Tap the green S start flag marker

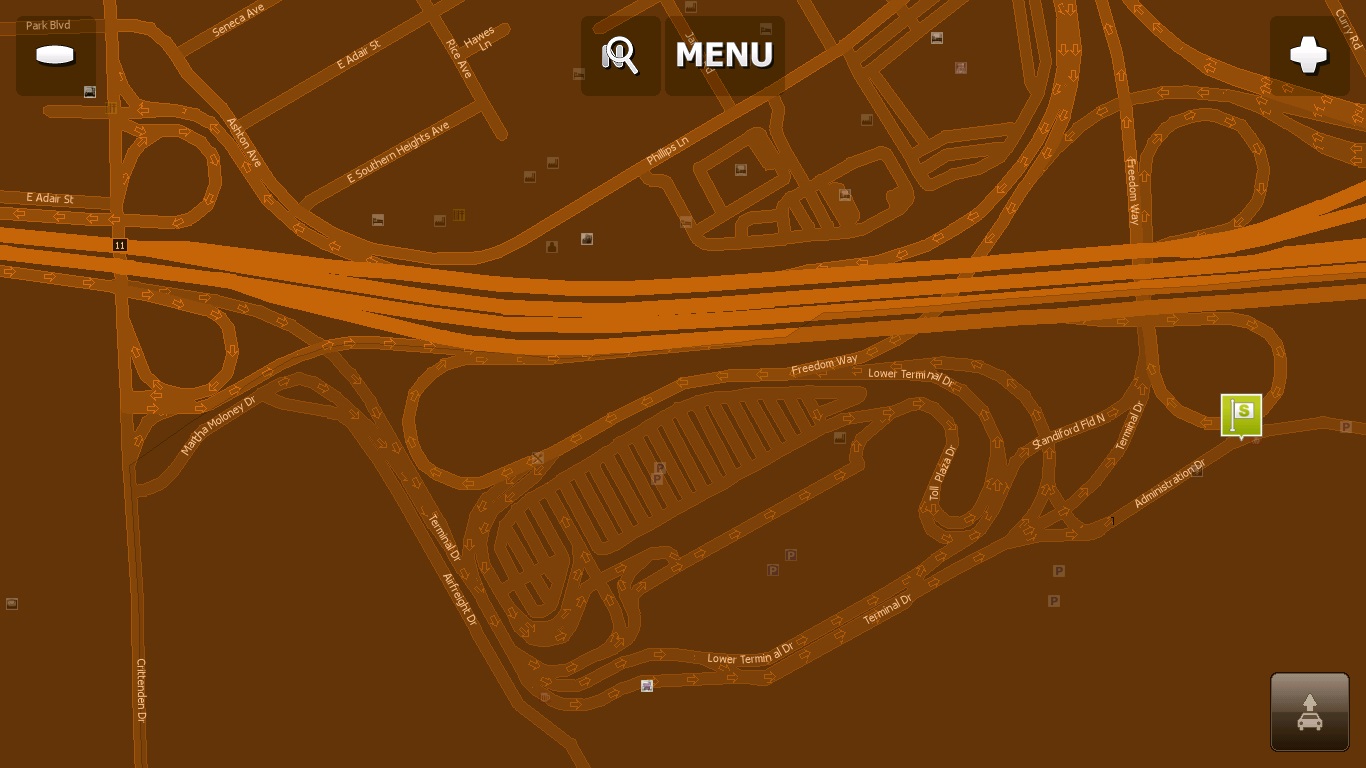click(1241, 414)
